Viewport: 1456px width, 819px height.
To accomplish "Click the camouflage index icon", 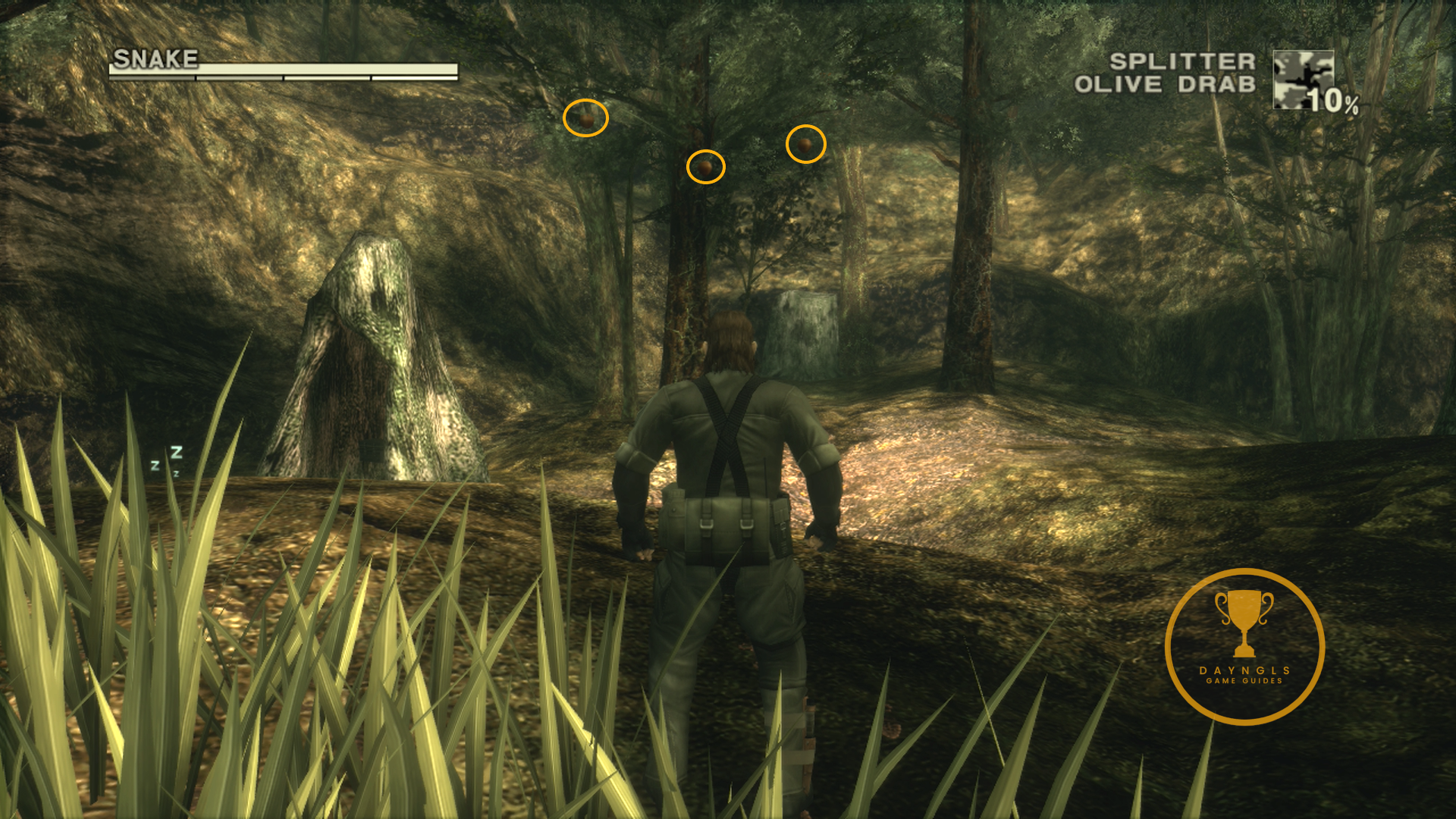I will [x=1303, y=80].
